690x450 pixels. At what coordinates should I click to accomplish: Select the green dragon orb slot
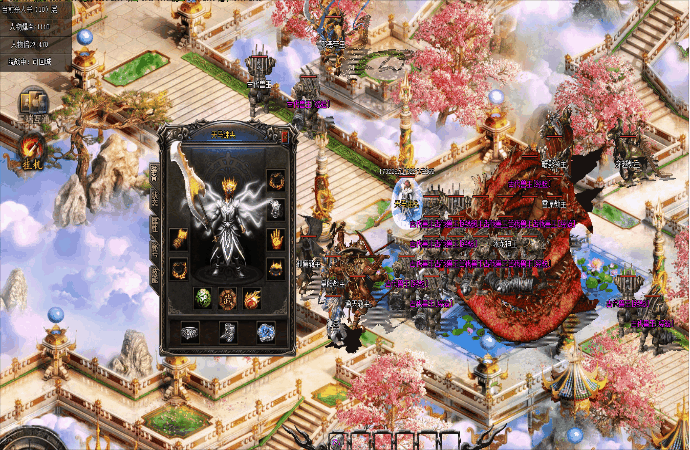pyautogui.click(x=203, y=297)
